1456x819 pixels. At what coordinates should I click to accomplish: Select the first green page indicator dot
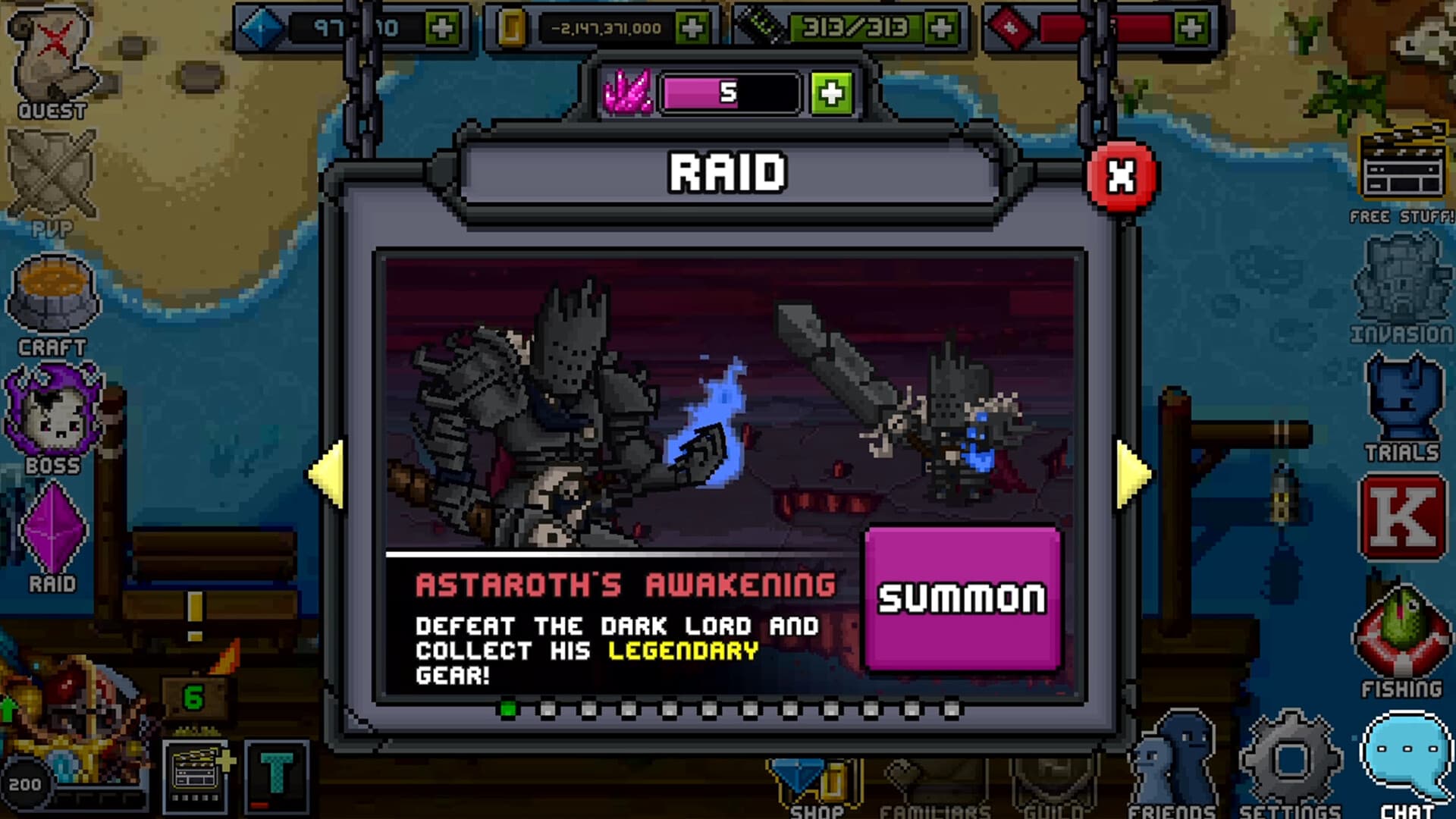coord(507,708)
